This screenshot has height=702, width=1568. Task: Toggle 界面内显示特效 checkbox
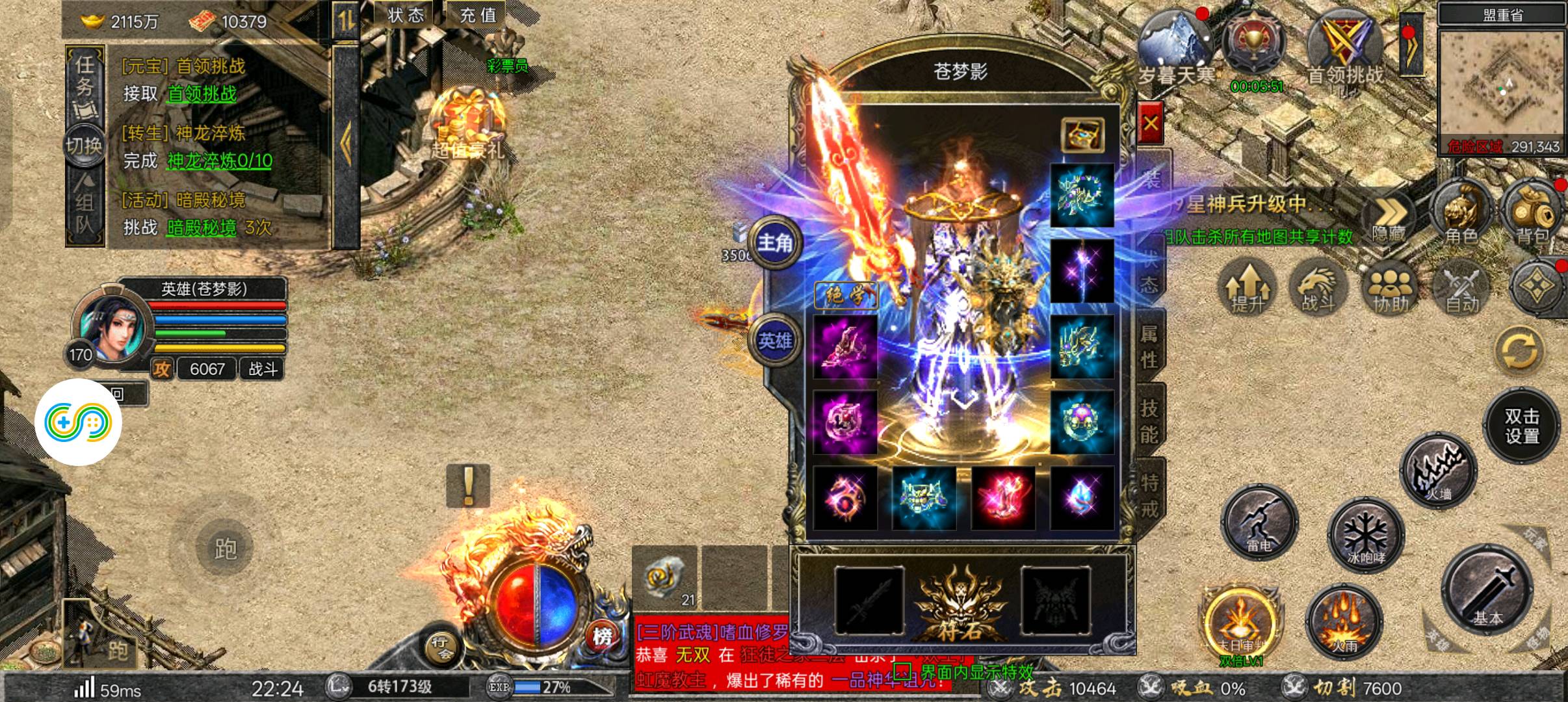(902, 671)
